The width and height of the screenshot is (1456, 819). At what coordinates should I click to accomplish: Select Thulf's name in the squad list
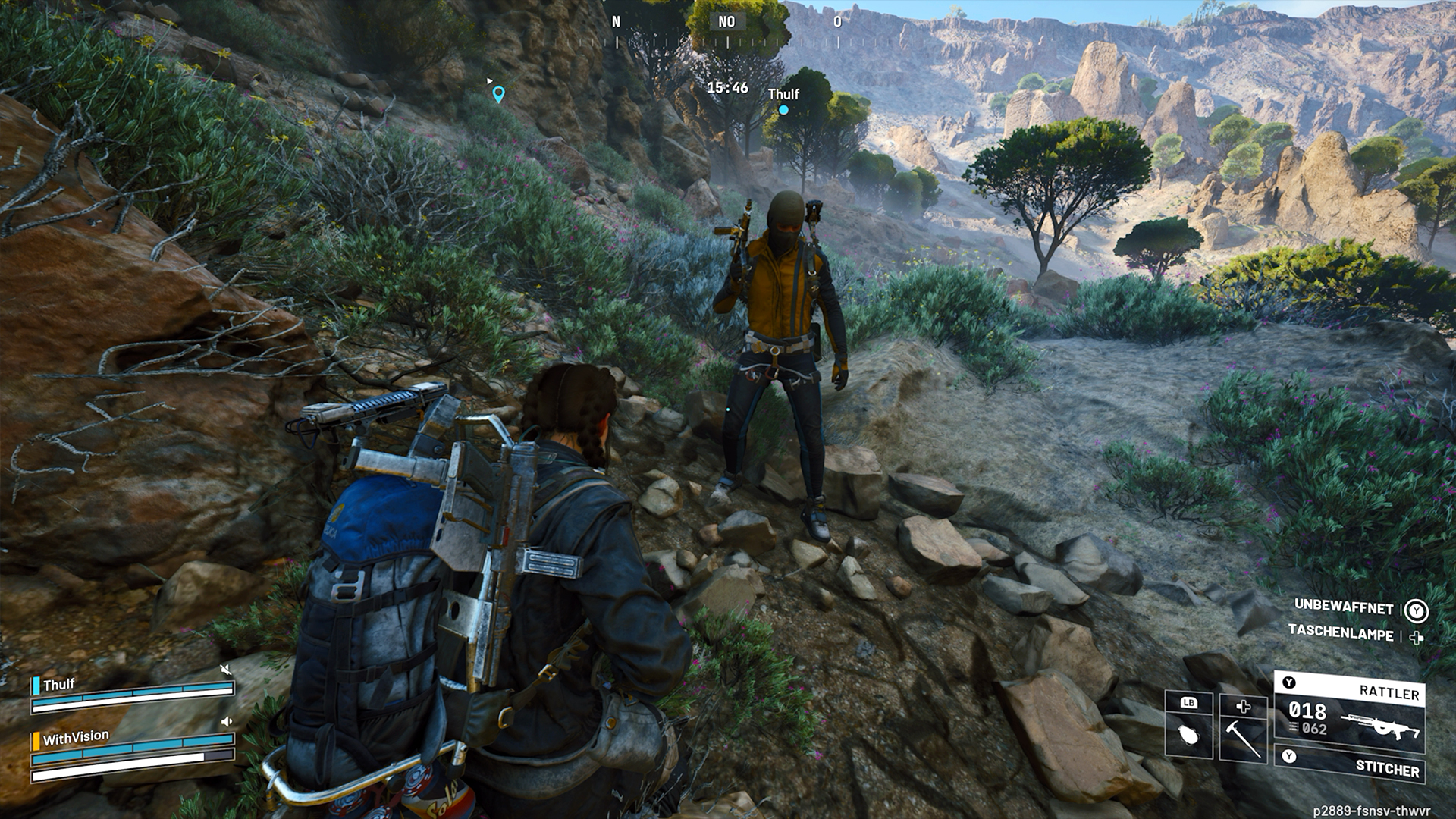tap(59, 684)
